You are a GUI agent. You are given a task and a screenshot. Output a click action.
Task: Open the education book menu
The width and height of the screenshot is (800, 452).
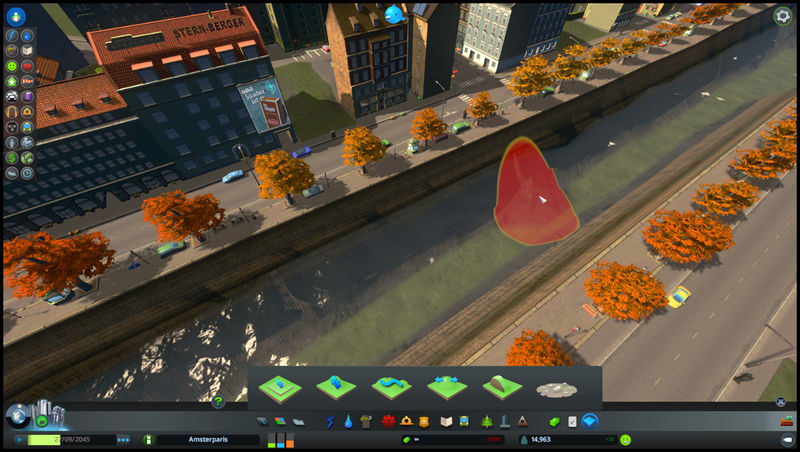[448, 421]
